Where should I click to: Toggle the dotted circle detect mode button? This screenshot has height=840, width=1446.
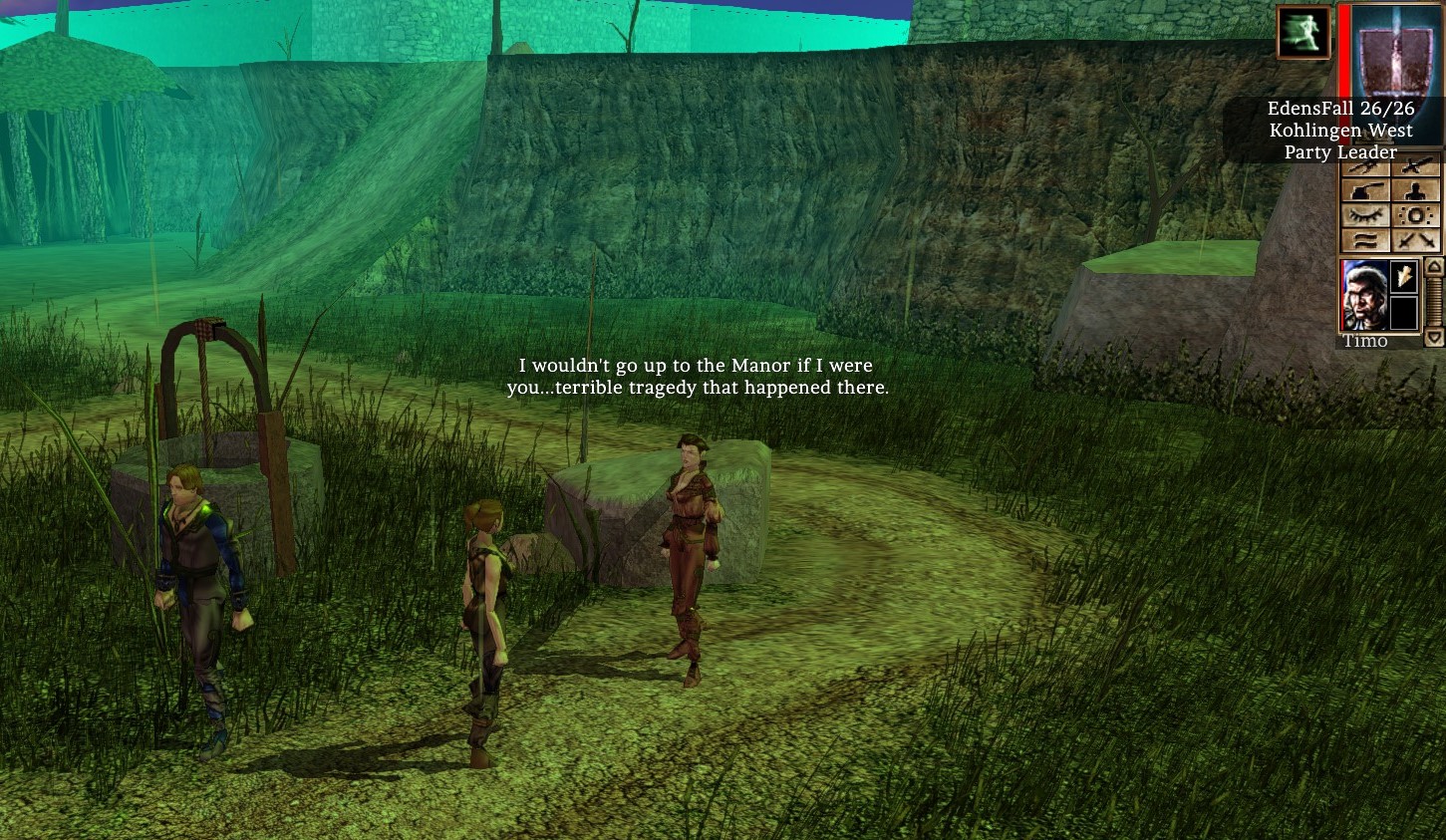pyautogui.click(x=1416, y=216)
